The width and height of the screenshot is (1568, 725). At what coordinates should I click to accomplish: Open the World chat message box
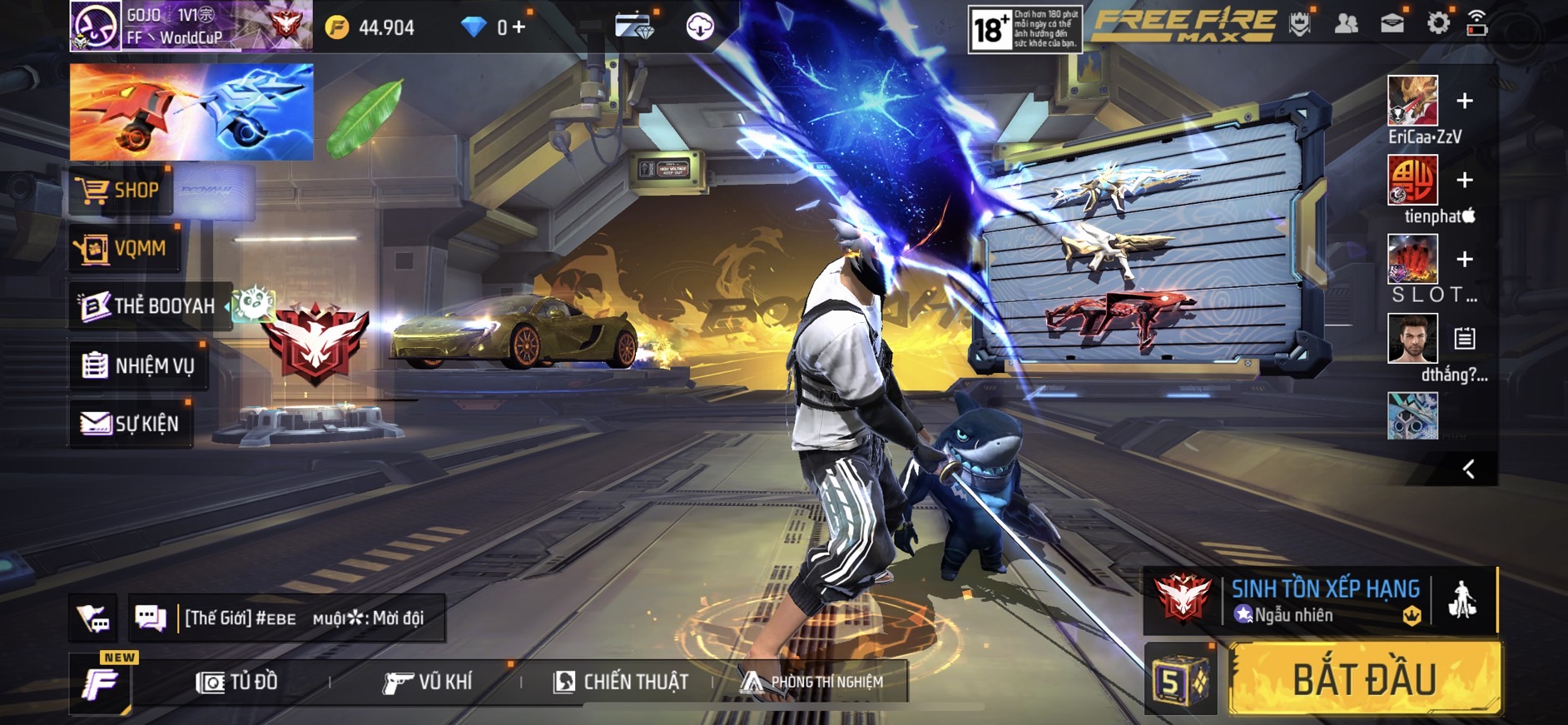(304, 618)
